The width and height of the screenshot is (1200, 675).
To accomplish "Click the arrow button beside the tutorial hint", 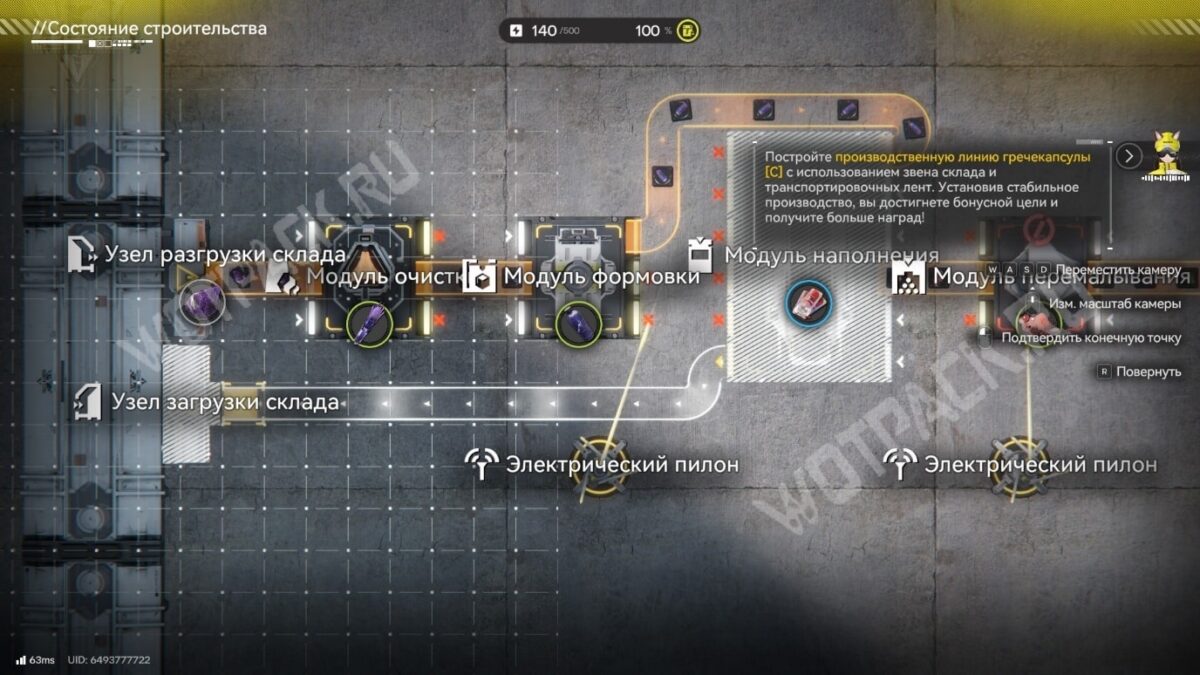I will (1129, 156).
